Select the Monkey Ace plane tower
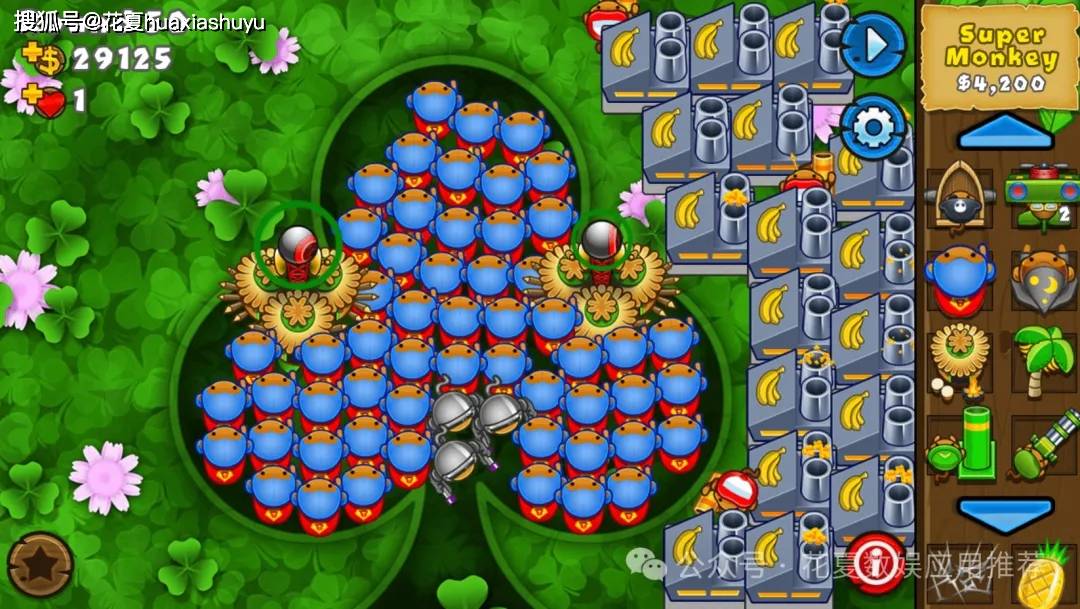Screen dimensions: 1080x609 point(1043,195)
